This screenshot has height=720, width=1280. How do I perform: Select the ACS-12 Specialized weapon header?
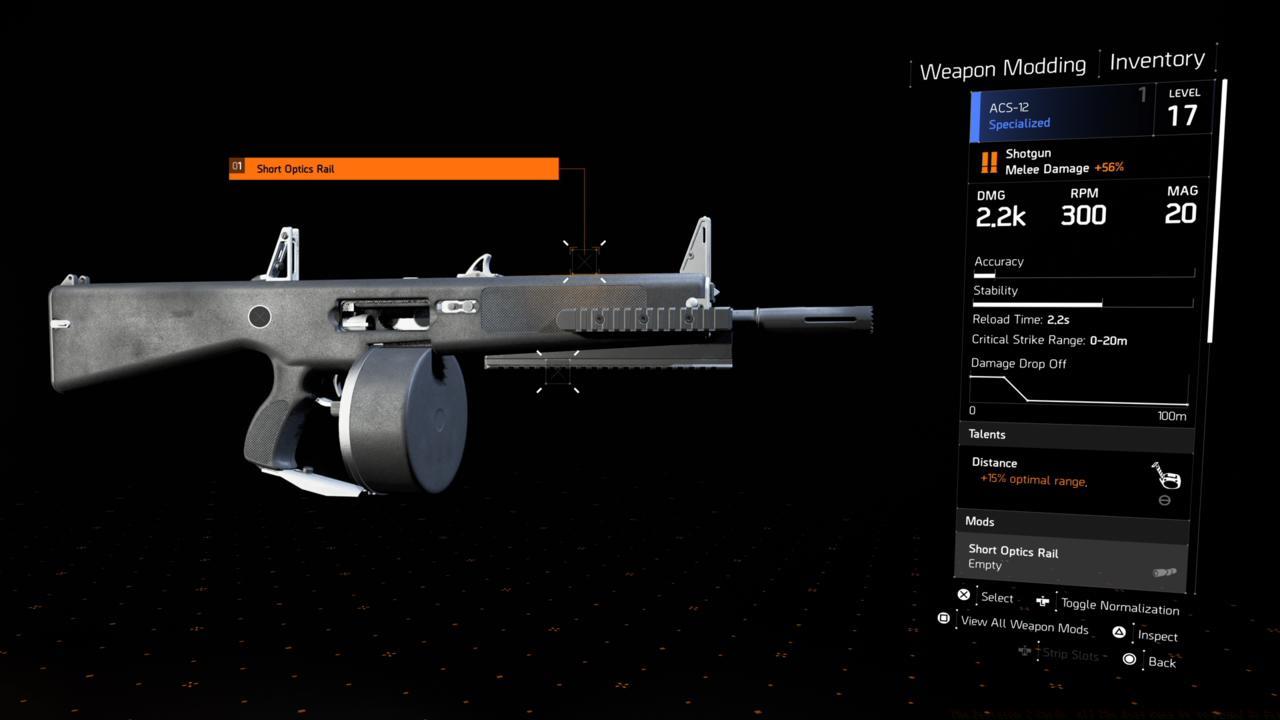point(1060,115)
